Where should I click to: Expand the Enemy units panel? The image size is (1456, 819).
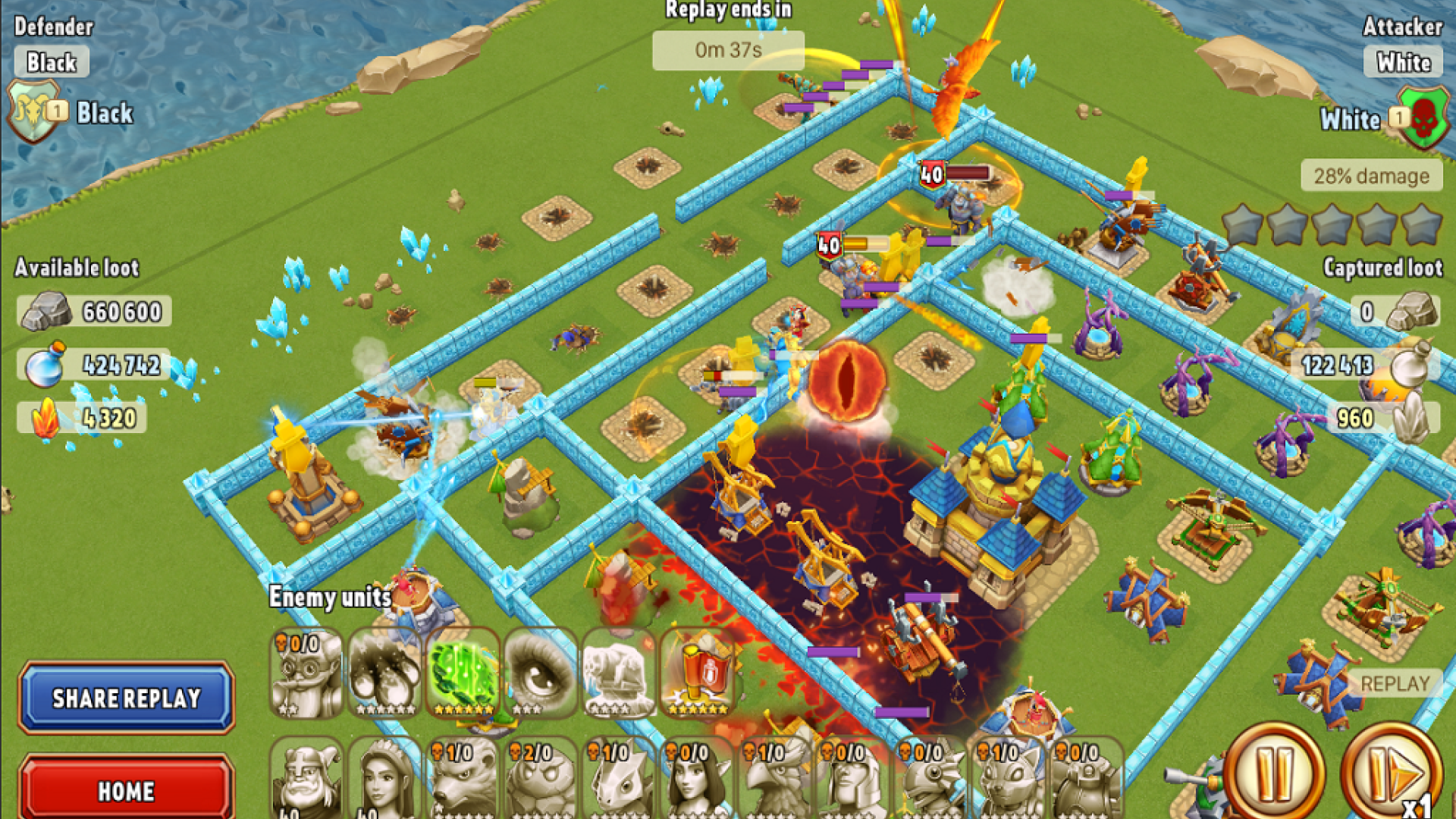pos(329,597)
